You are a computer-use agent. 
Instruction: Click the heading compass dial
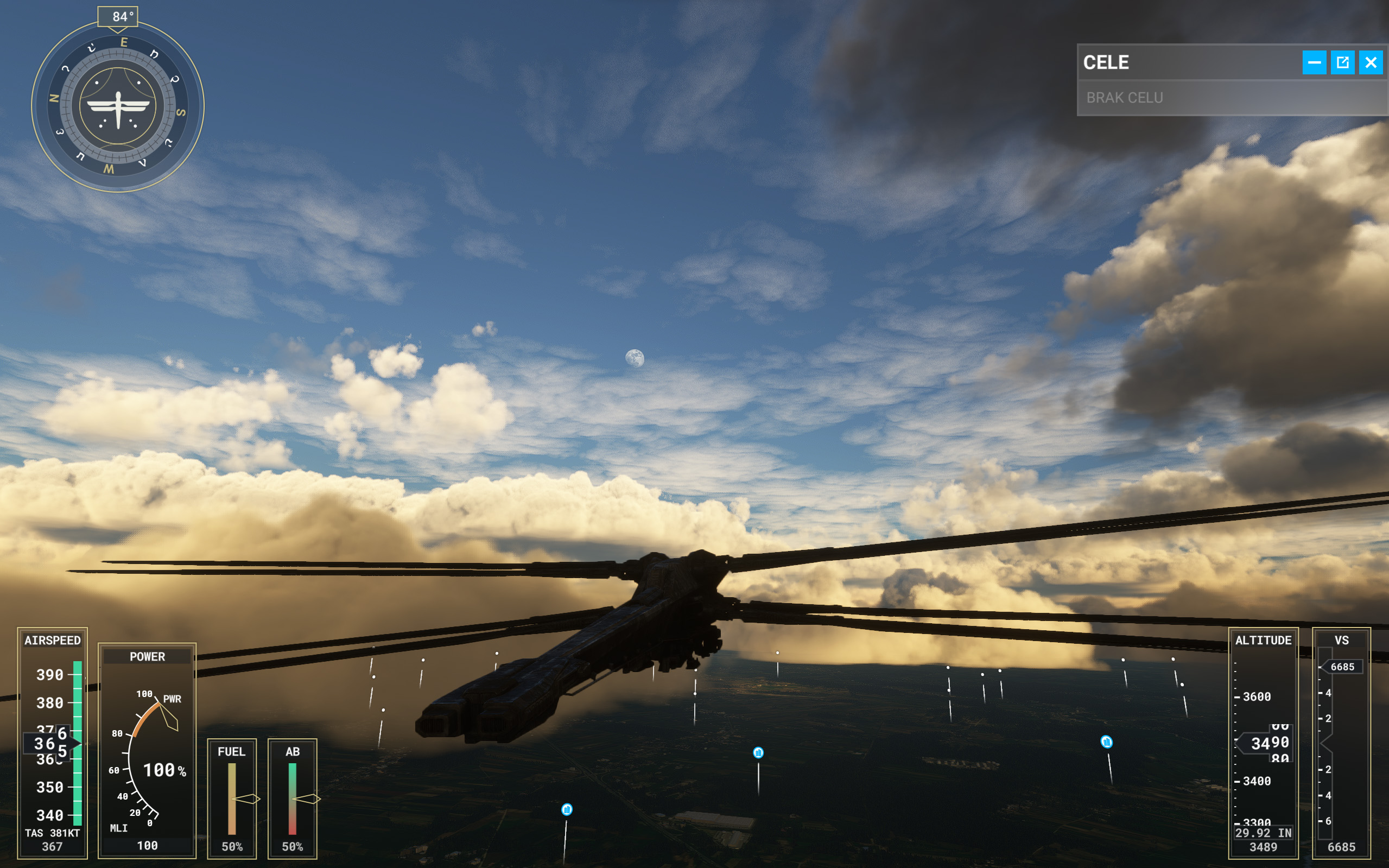coord(118,107)
